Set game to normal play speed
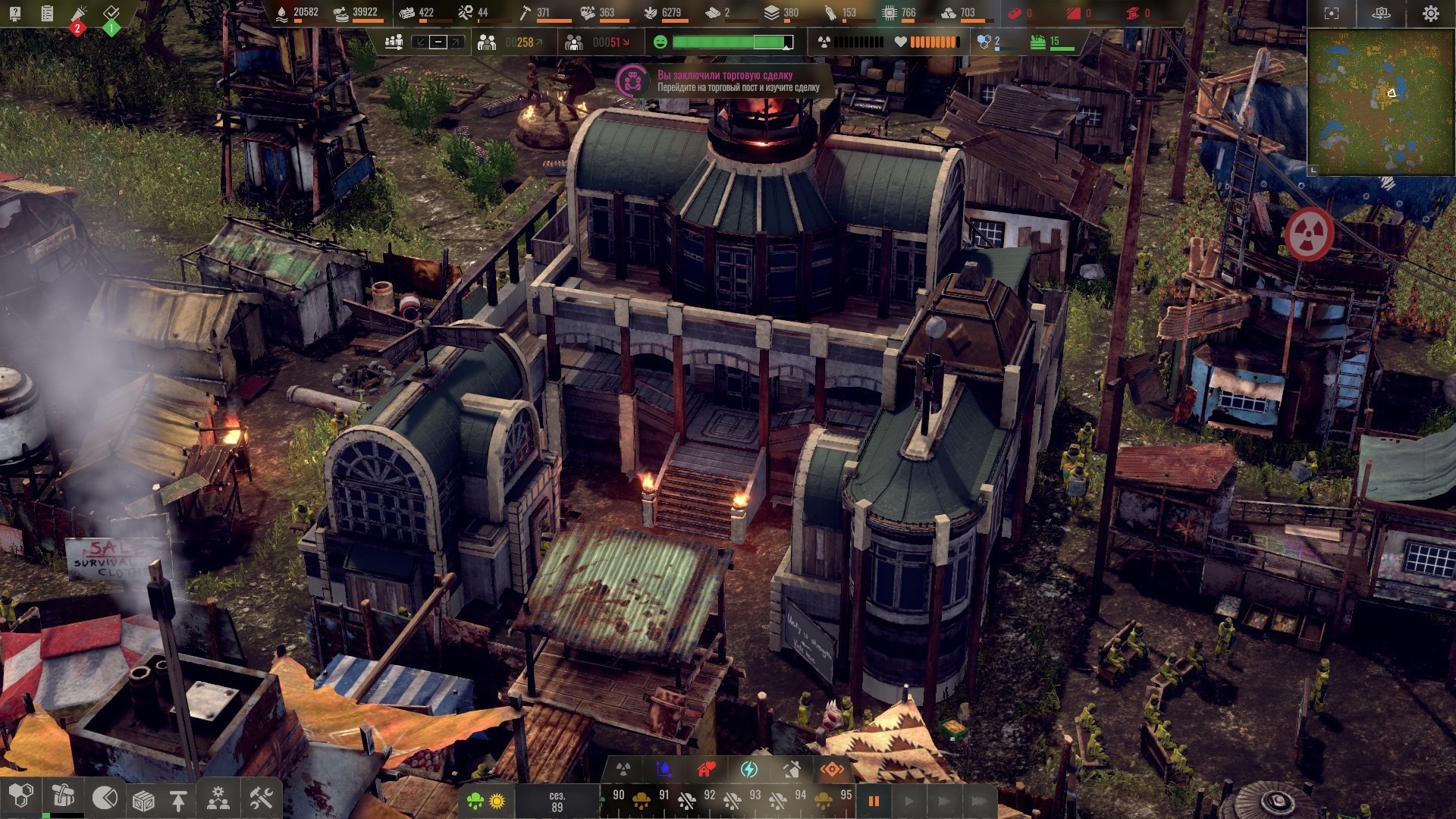The width and height of the screenshot is (1456, 819). (909, 801)
